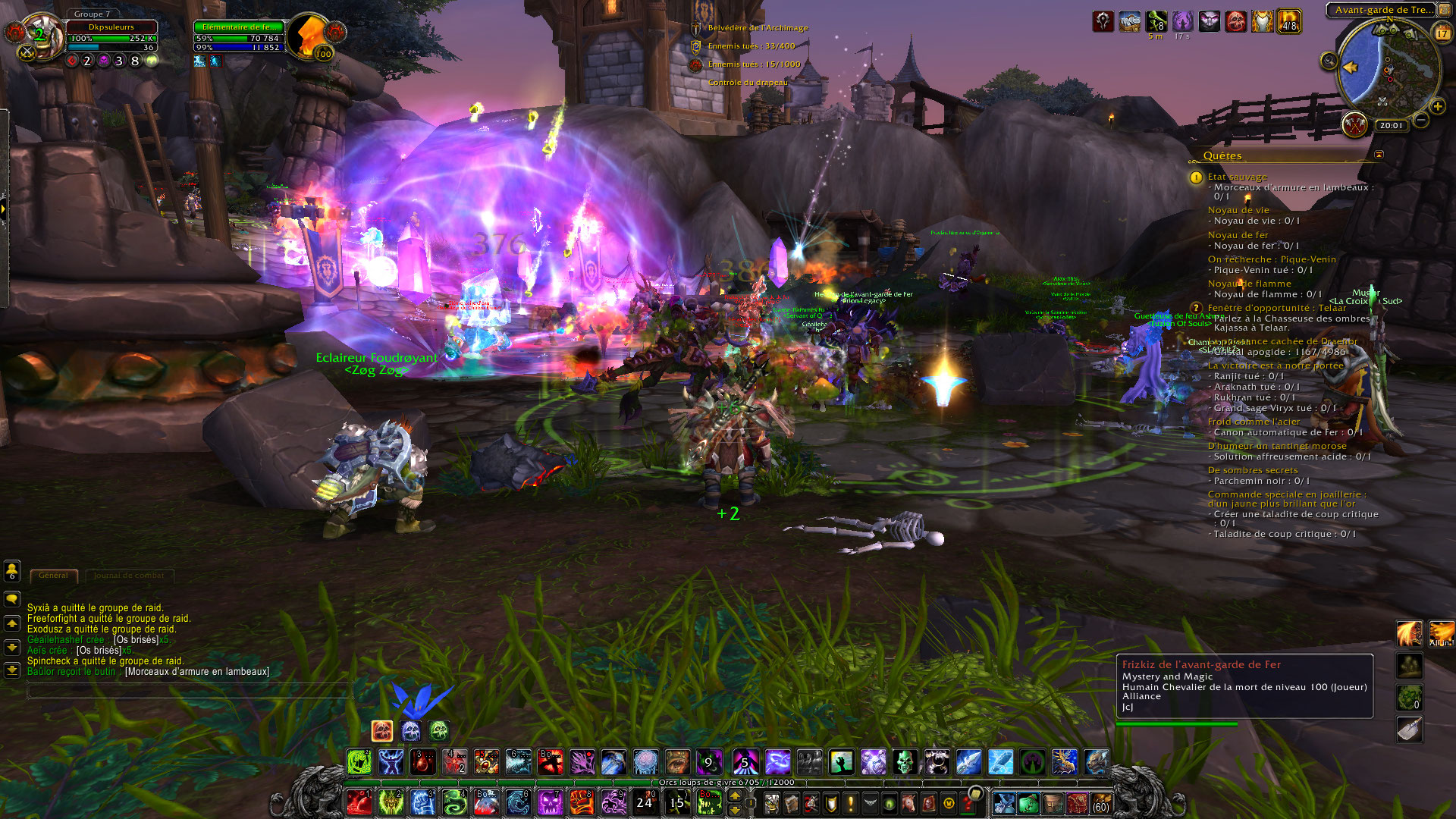The height and width of the screenshot is (819, 1456).
Task: Click the red question mark help button
Action: click(968, 802)
